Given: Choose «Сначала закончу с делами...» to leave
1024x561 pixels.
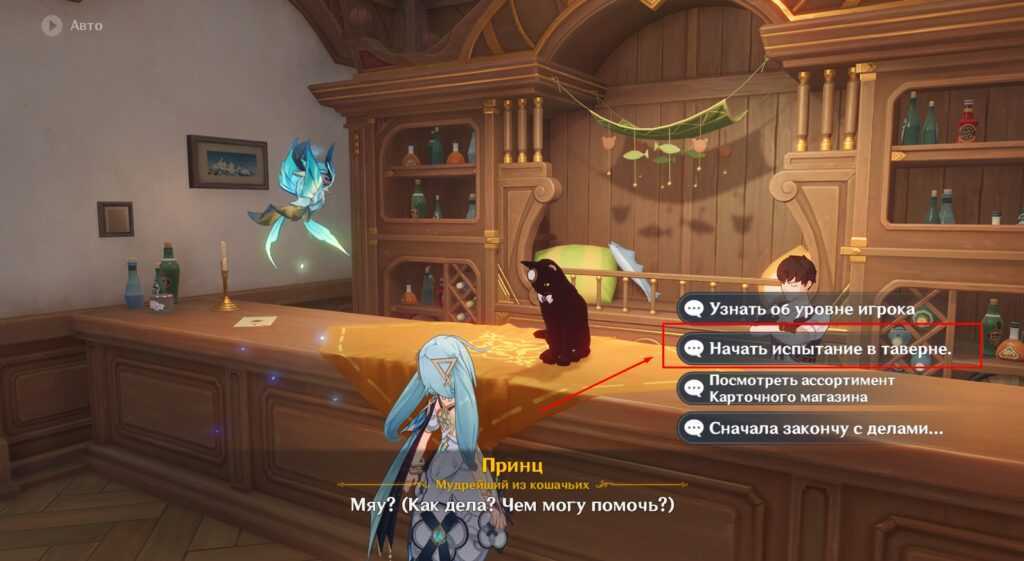Looking at the screenshot, I should [815, 429].
